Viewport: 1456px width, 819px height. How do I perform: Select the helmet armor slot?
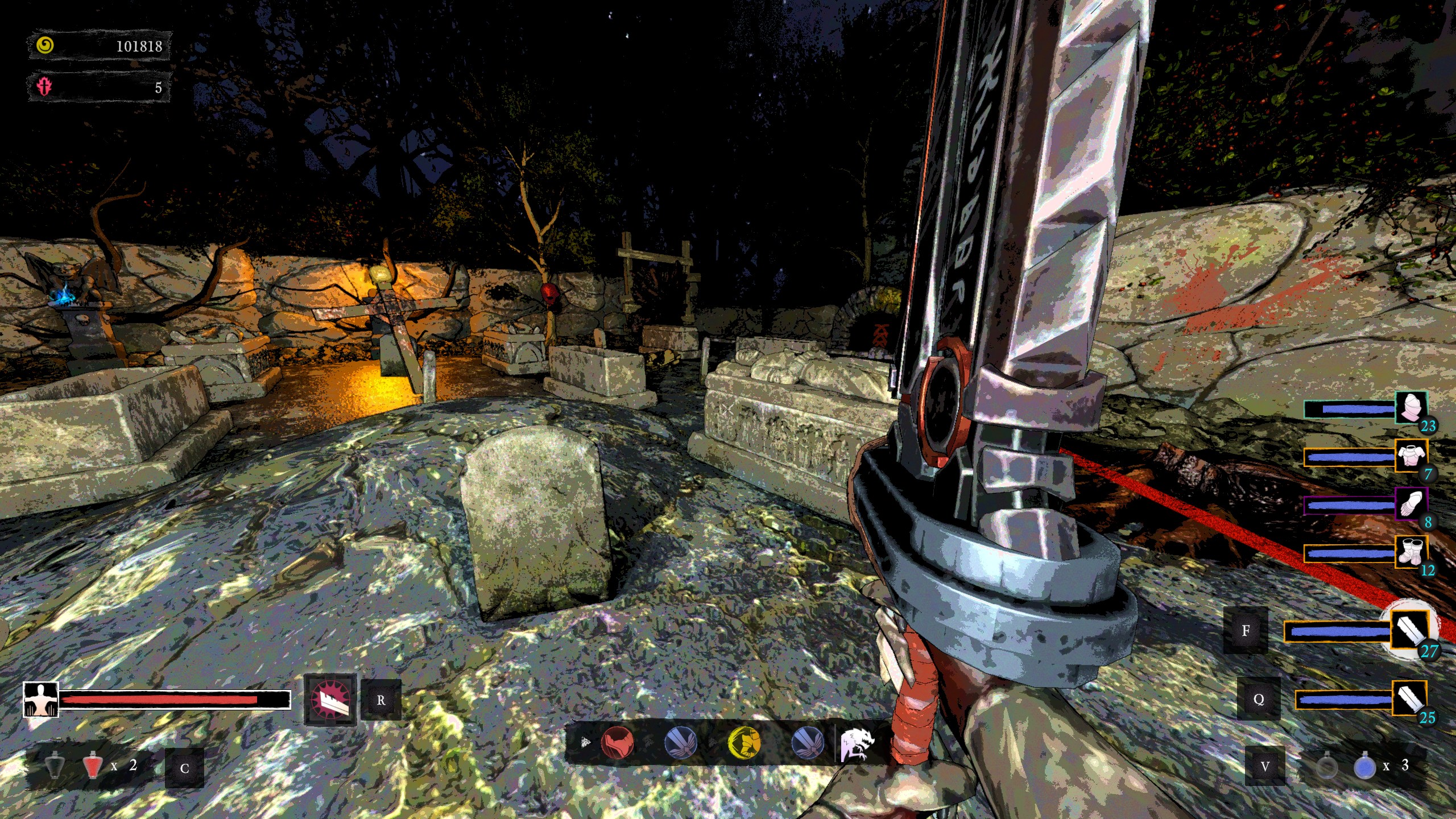point(1410,408)
